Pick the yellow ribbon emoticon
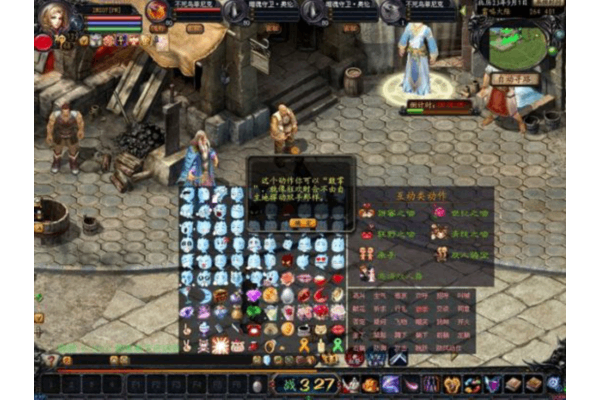 click(x=304, y=345)
